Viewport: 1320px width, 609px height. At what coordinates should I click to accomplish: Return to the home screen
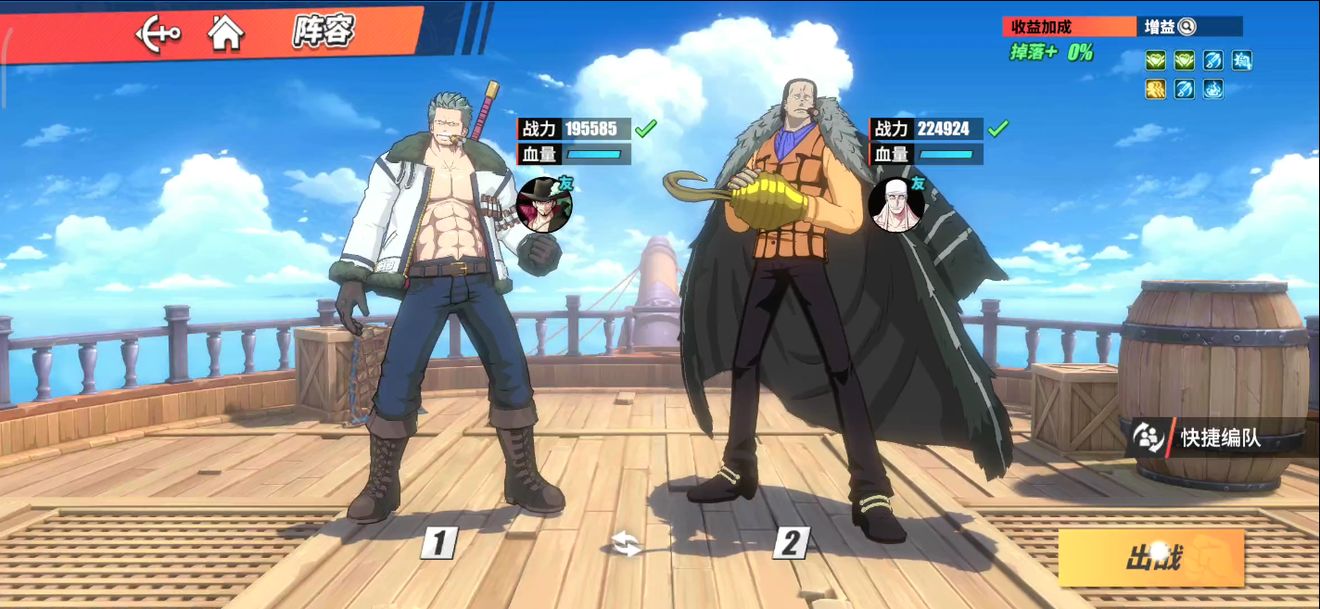[x=226, y=34]
